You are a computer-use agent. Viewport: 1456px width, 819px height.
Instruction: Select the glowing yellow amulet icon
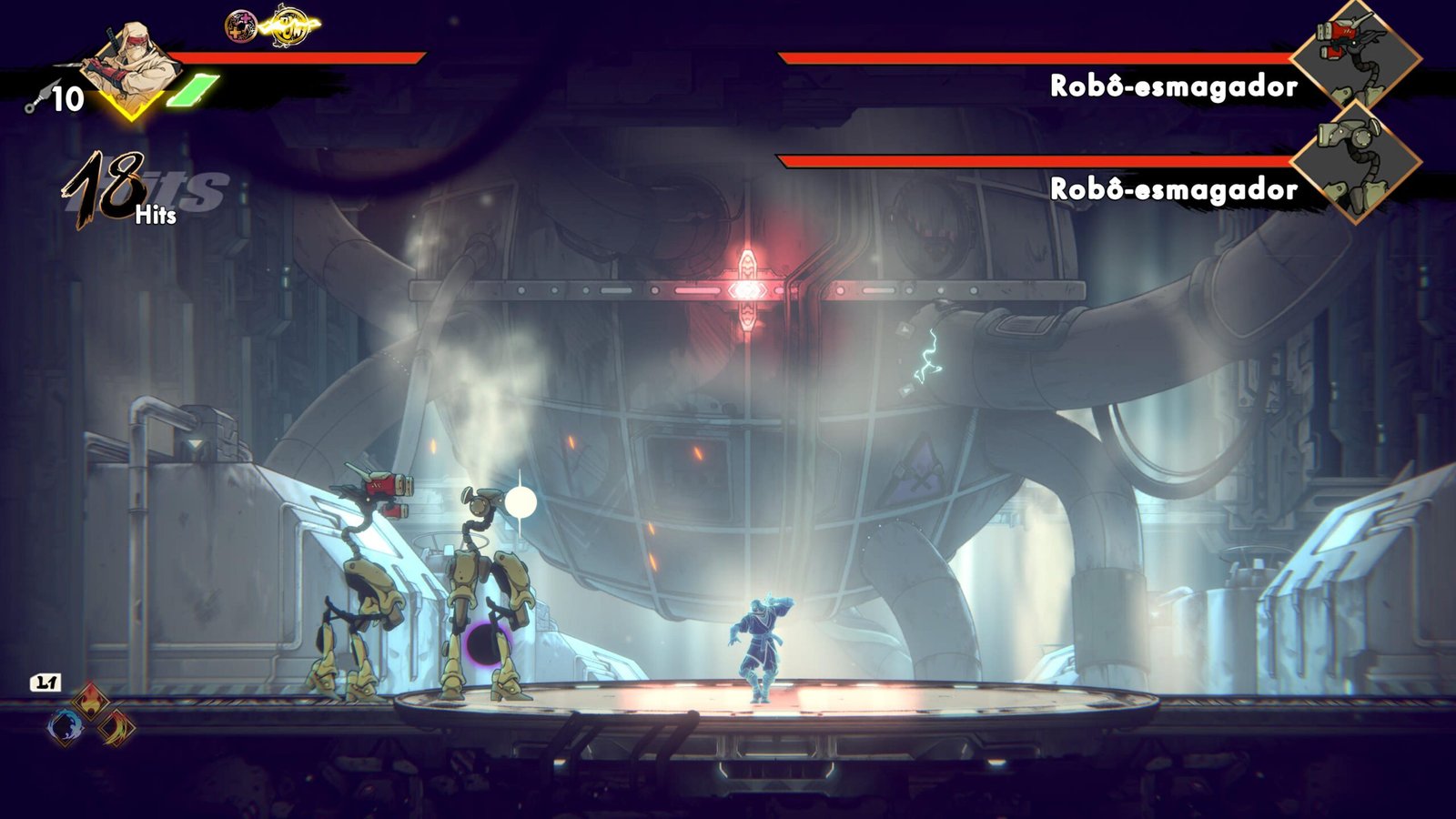click(289, 26)
